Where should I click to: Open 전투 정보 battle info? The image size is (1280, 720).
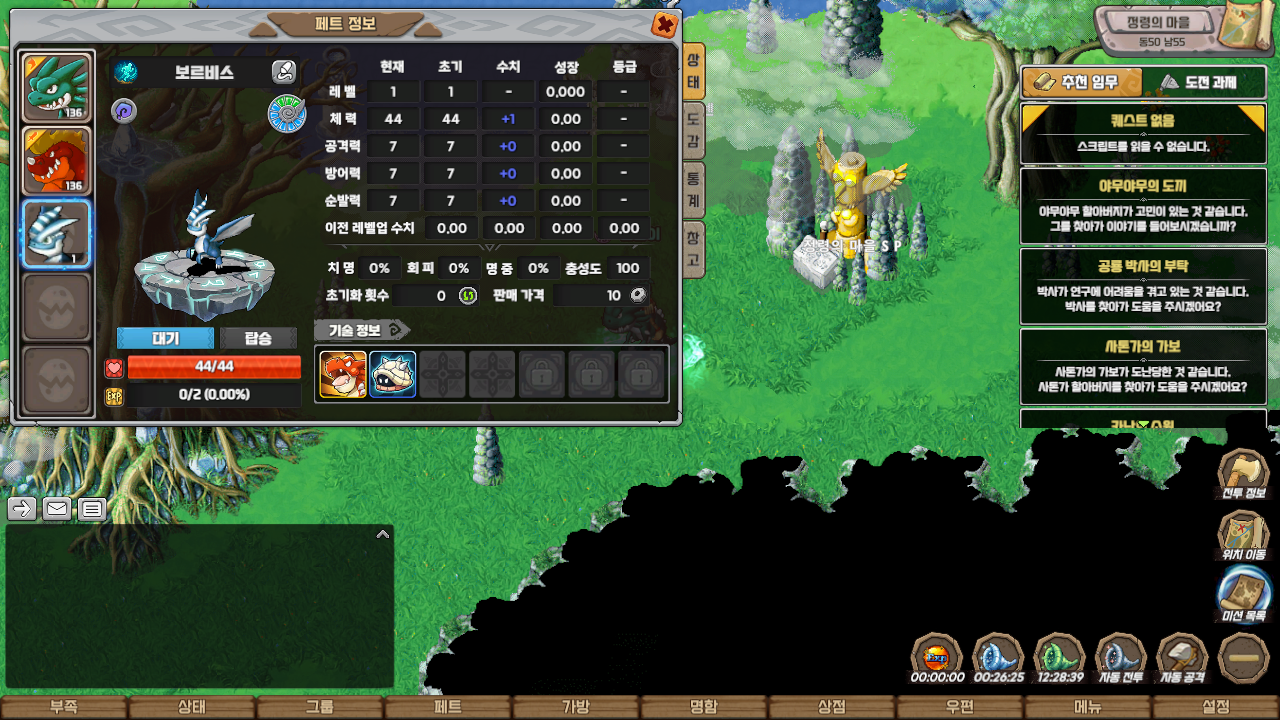tap(1243, 475)
